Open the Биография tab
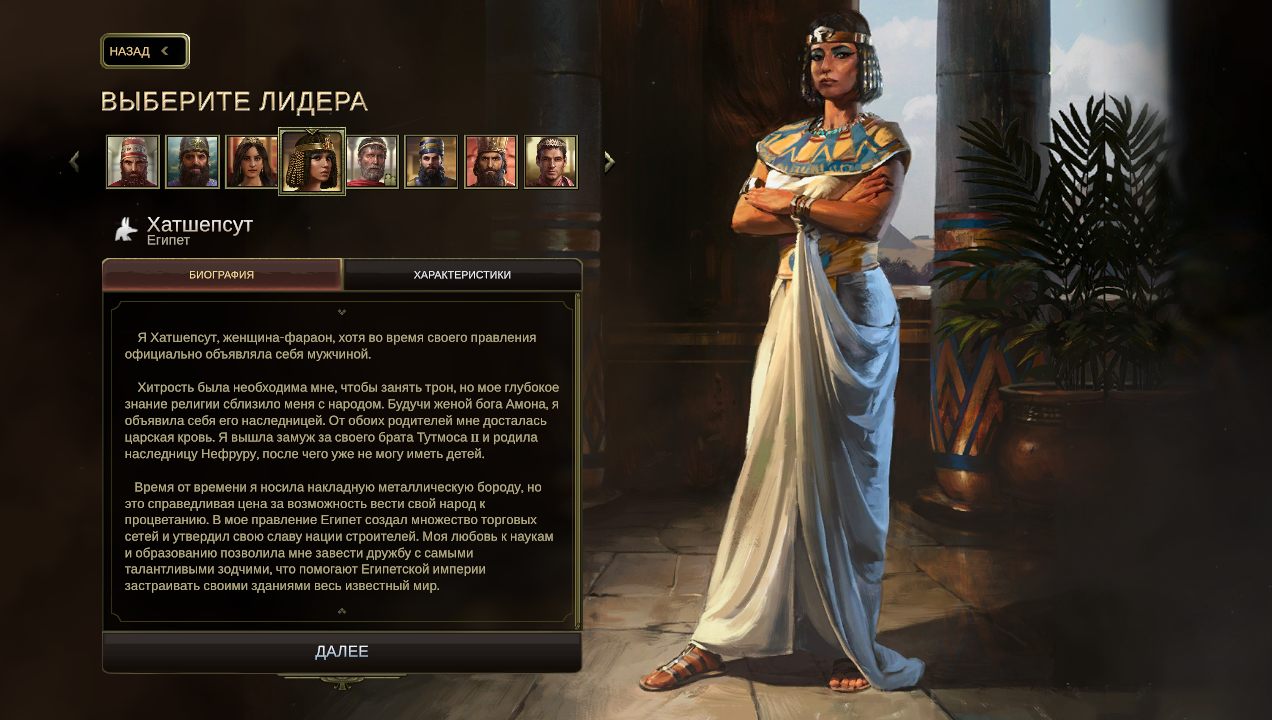The image size is (1272, 720). point(222,275)
